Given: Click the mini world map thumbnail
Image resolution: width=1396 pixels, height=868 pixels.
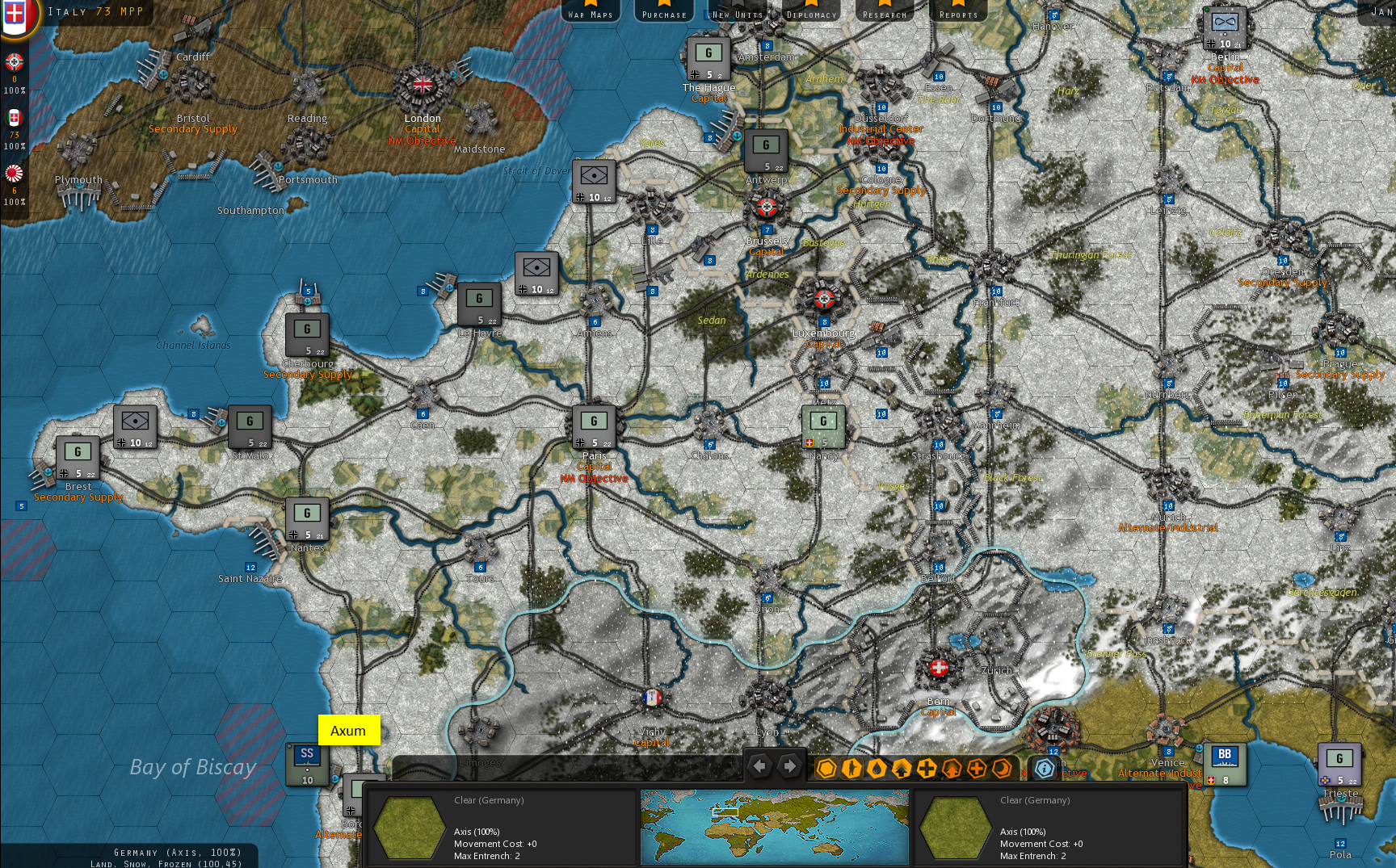Looking at the screenshot, I should pos(773,826).
